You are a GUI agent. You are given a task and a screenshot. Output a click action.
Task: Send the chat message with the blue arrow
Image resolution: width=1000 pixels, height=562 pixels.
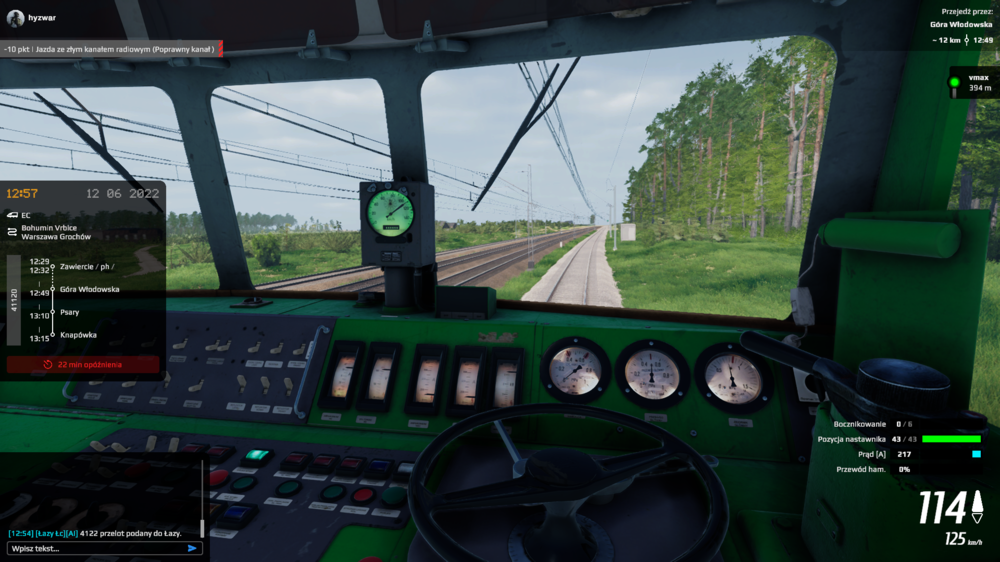(192, 548)
